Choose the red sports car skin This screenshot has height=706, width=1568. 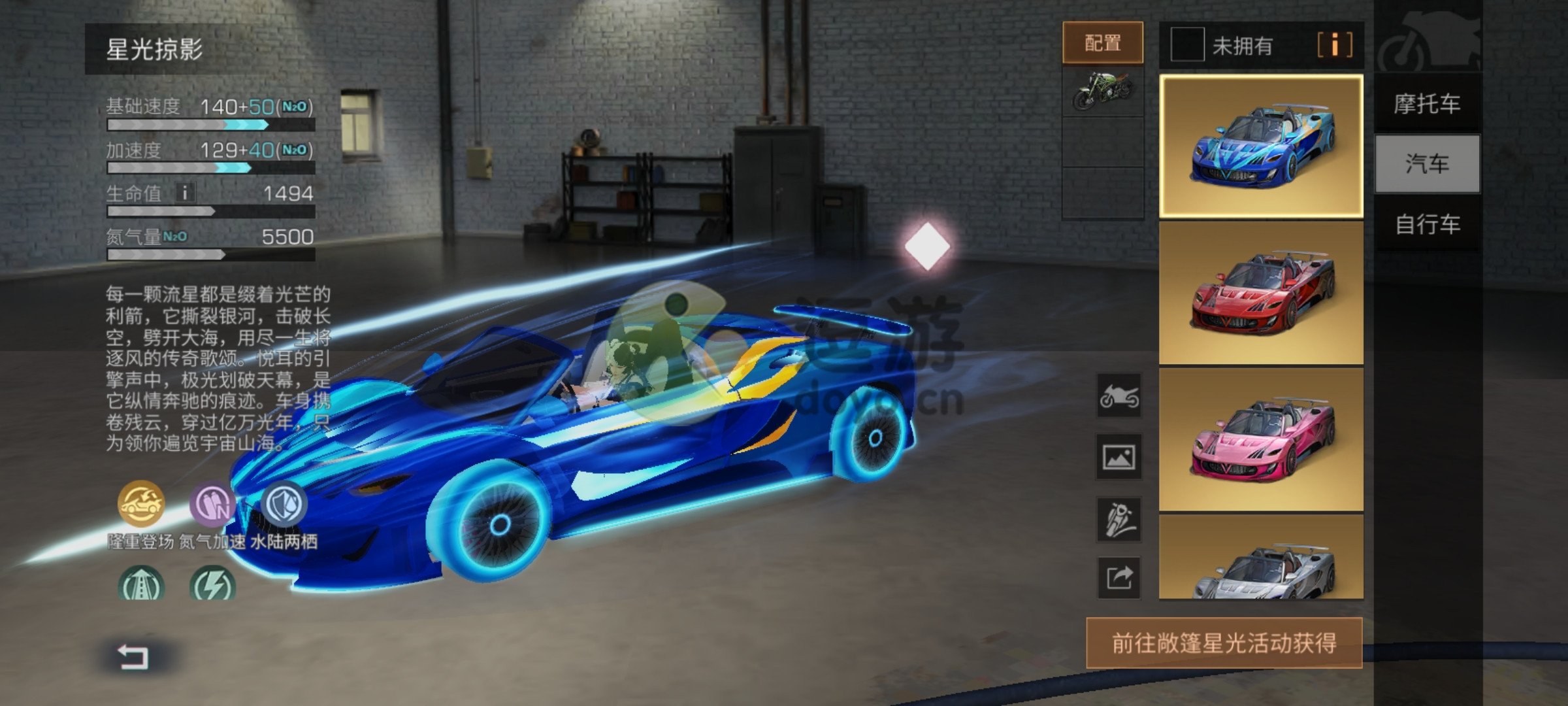[x=1261, y=293]
